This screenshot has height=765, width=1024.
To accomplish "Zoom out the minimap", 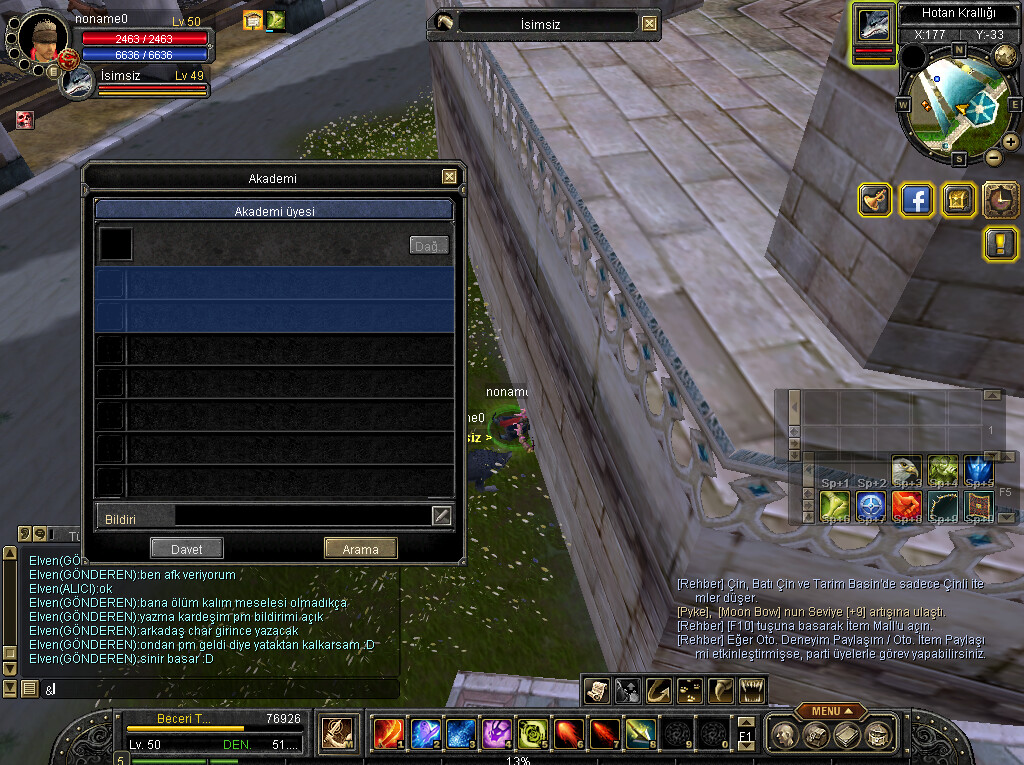I will [993, 157].
